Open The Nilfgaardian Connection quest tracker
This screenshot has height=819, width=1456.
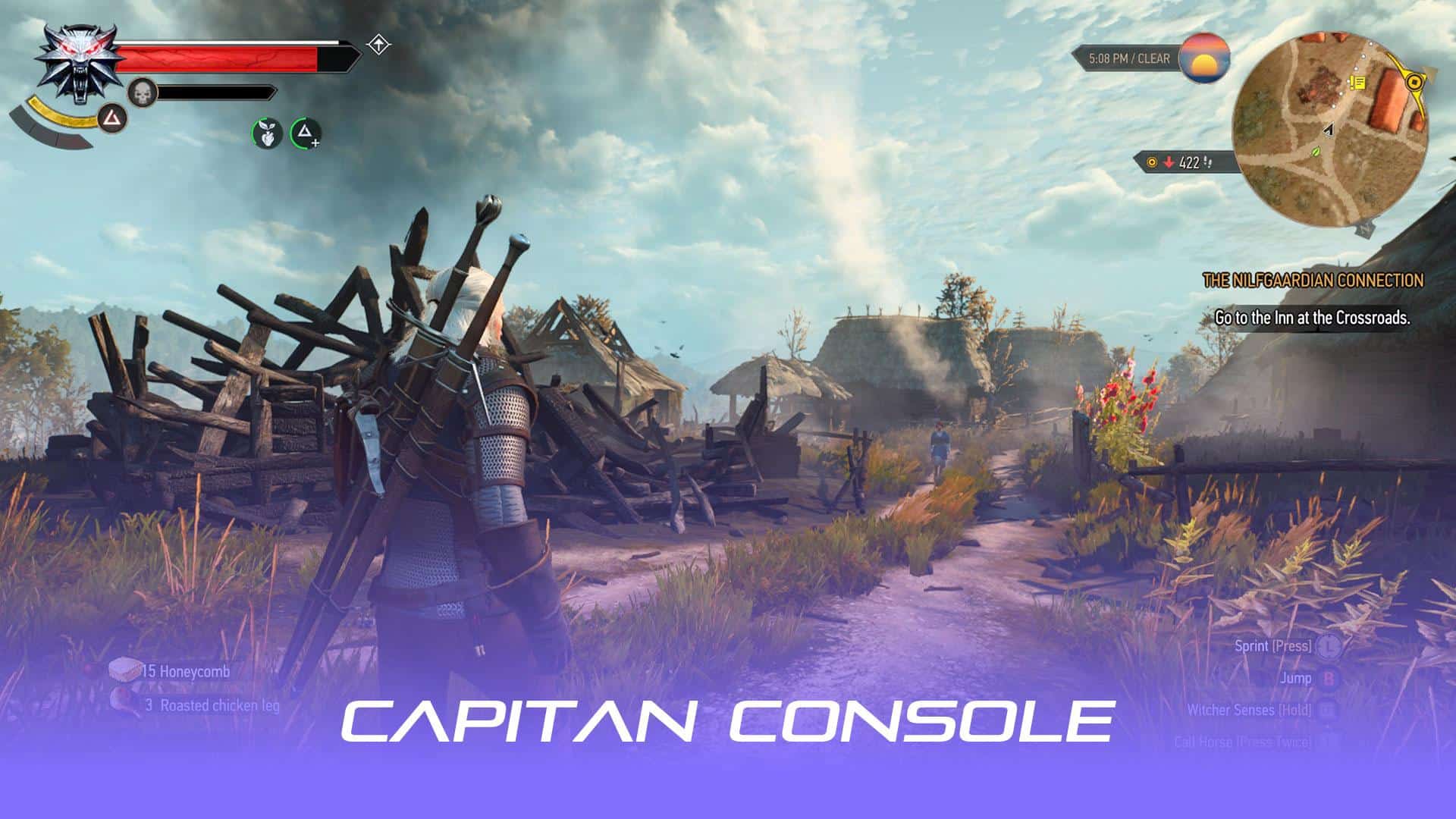point(1313,281)
